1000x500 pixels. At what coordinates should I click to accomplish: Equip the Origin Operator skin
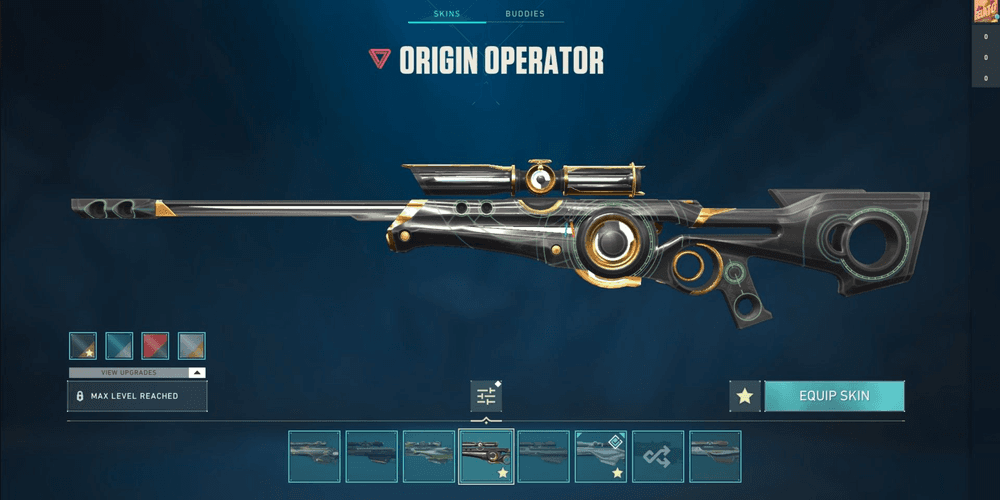[x=834, y=396]
